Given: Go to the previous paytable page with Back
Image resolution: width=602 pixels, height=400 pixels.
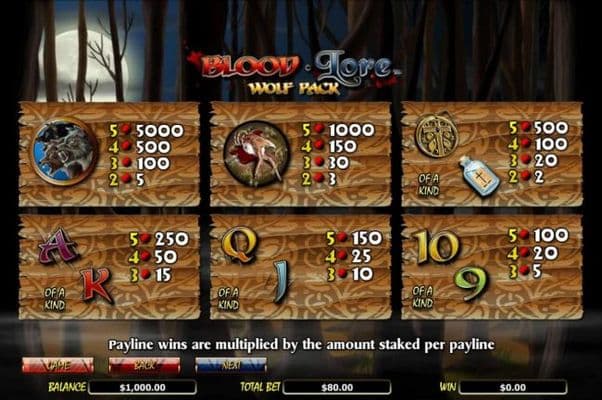Looking at the screenshot, I should tap(145, 366).
